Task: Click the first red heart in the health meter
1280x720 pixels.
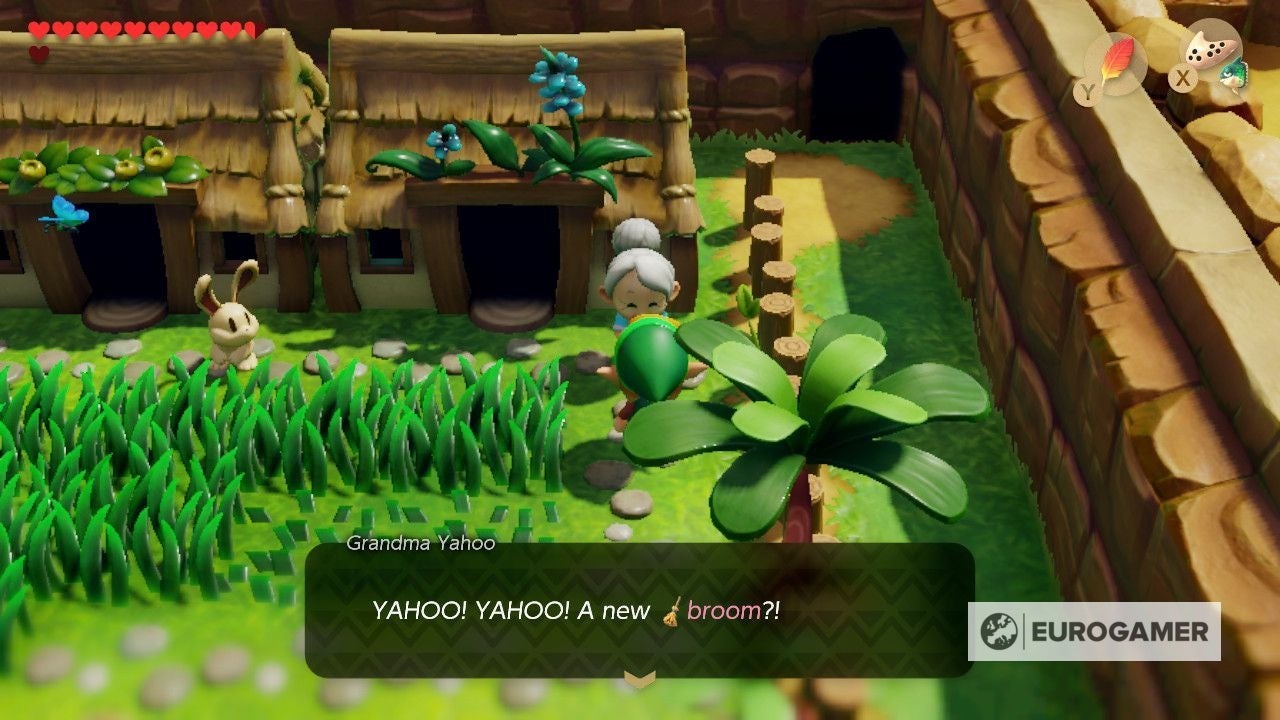Action: point(38,27)
